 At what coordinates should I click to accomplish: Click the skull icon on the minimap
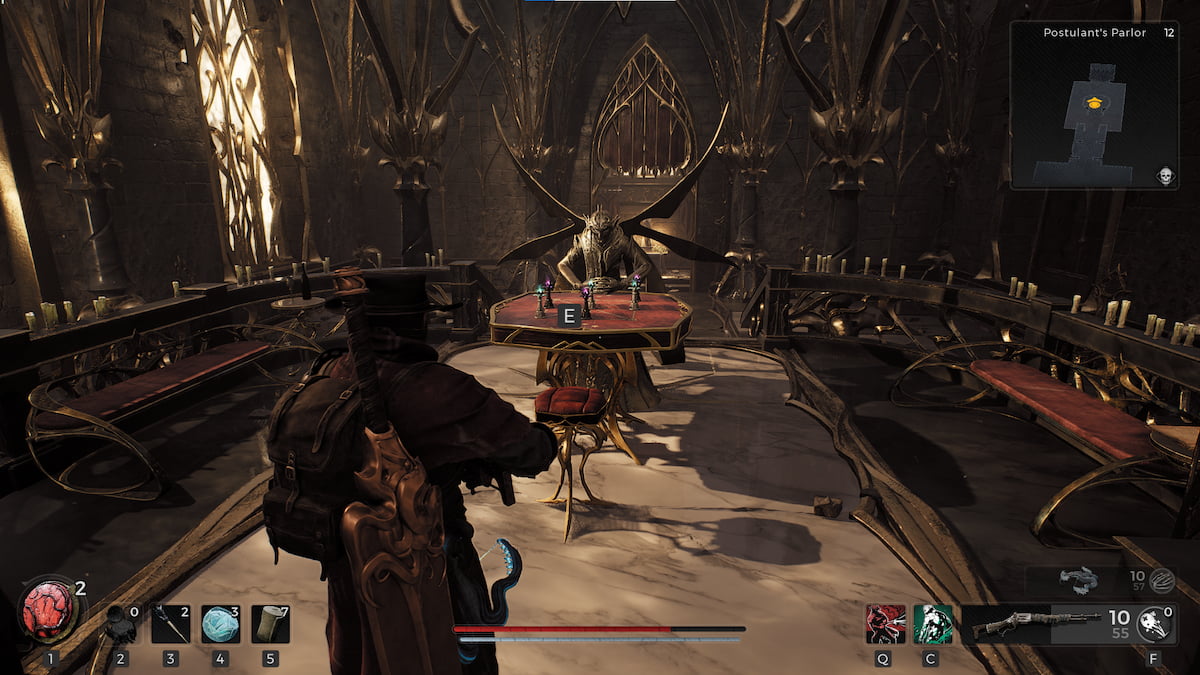click(x=1165, y=176)
